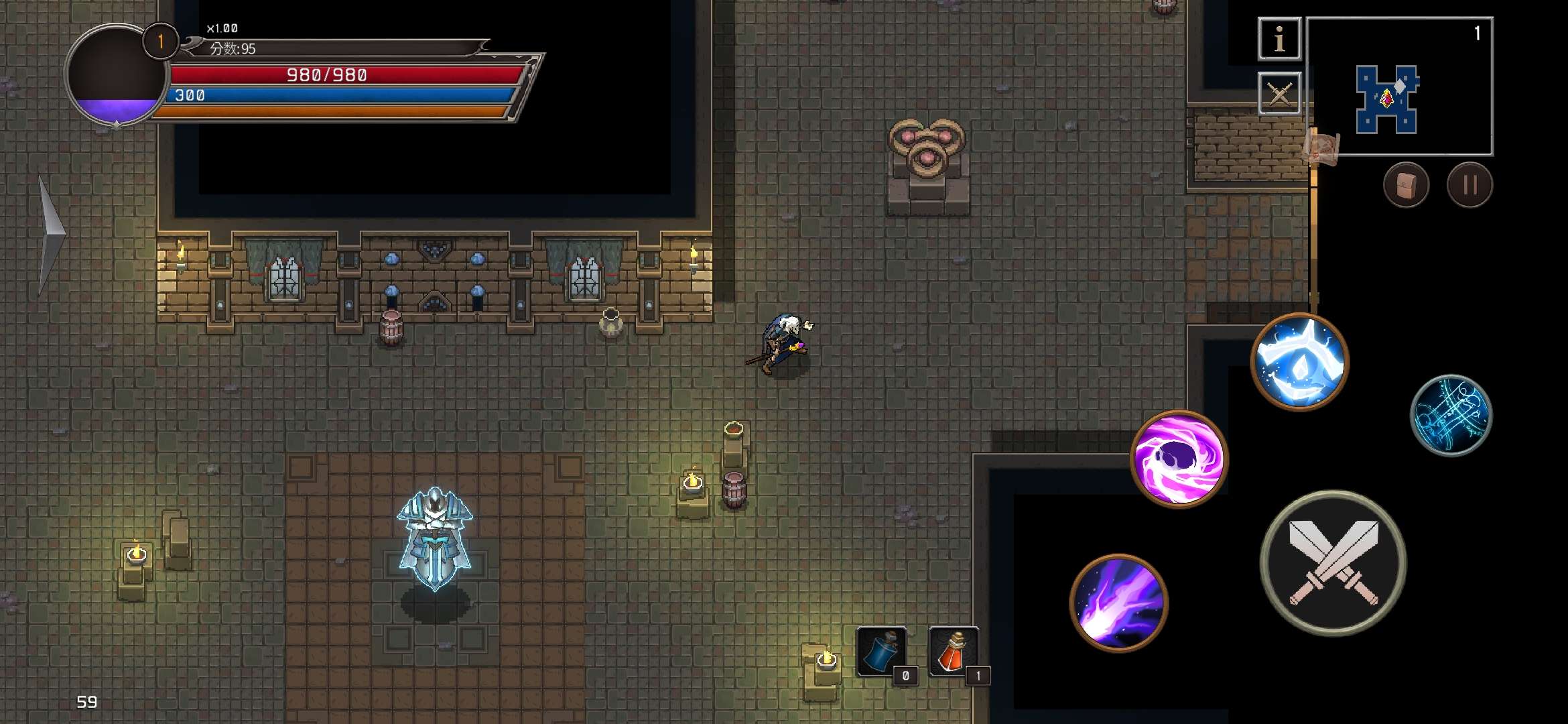Viewport: 1568px width, 724px height.
Task: Tap the crossed swords icon beside the minimap
Action: click(x=1279, y=94)
